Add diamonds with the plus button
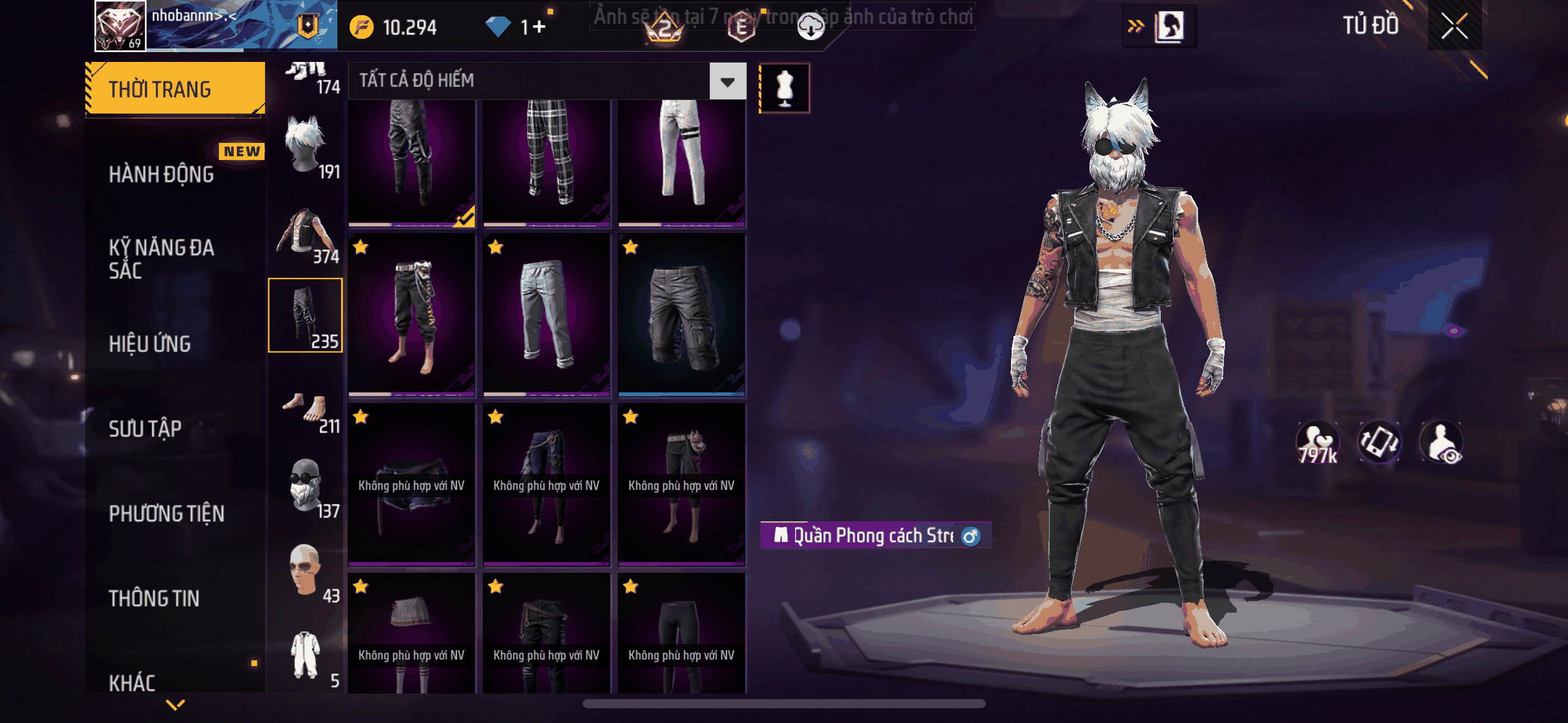 tap(539, 27)
